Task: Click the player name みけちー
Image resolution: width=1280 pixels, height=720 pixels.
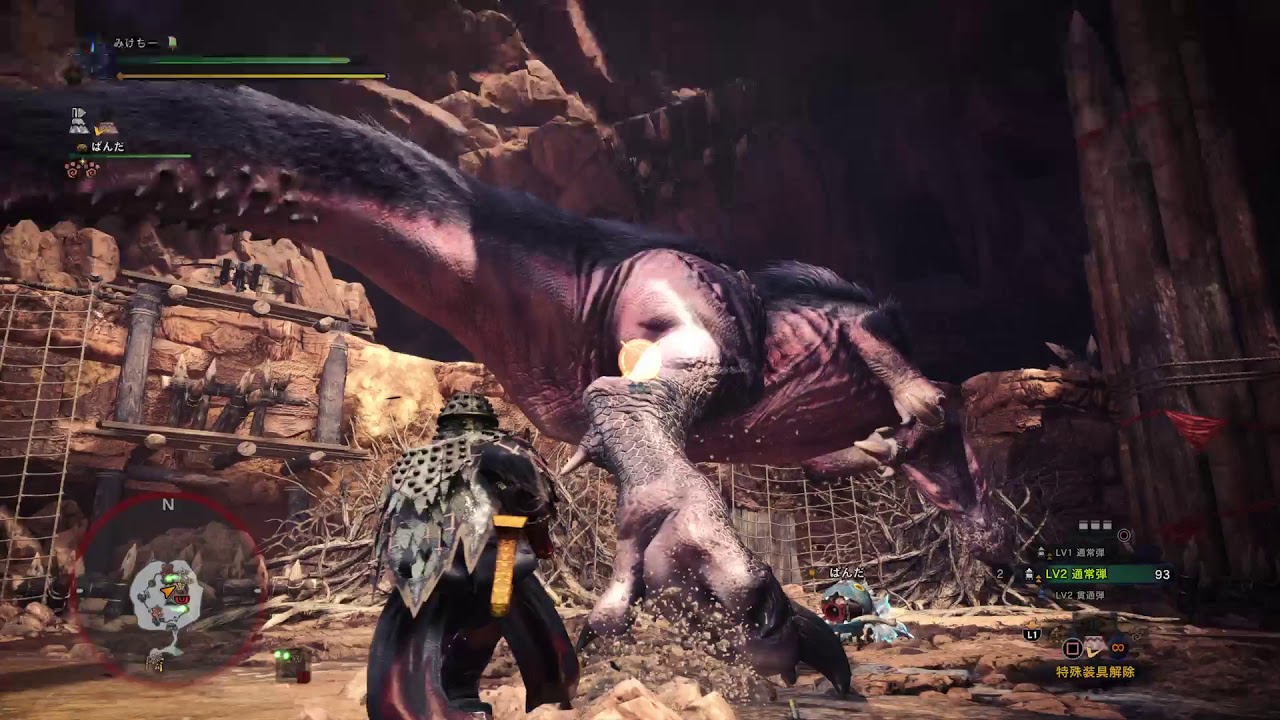Action: (x=137, y=43)
